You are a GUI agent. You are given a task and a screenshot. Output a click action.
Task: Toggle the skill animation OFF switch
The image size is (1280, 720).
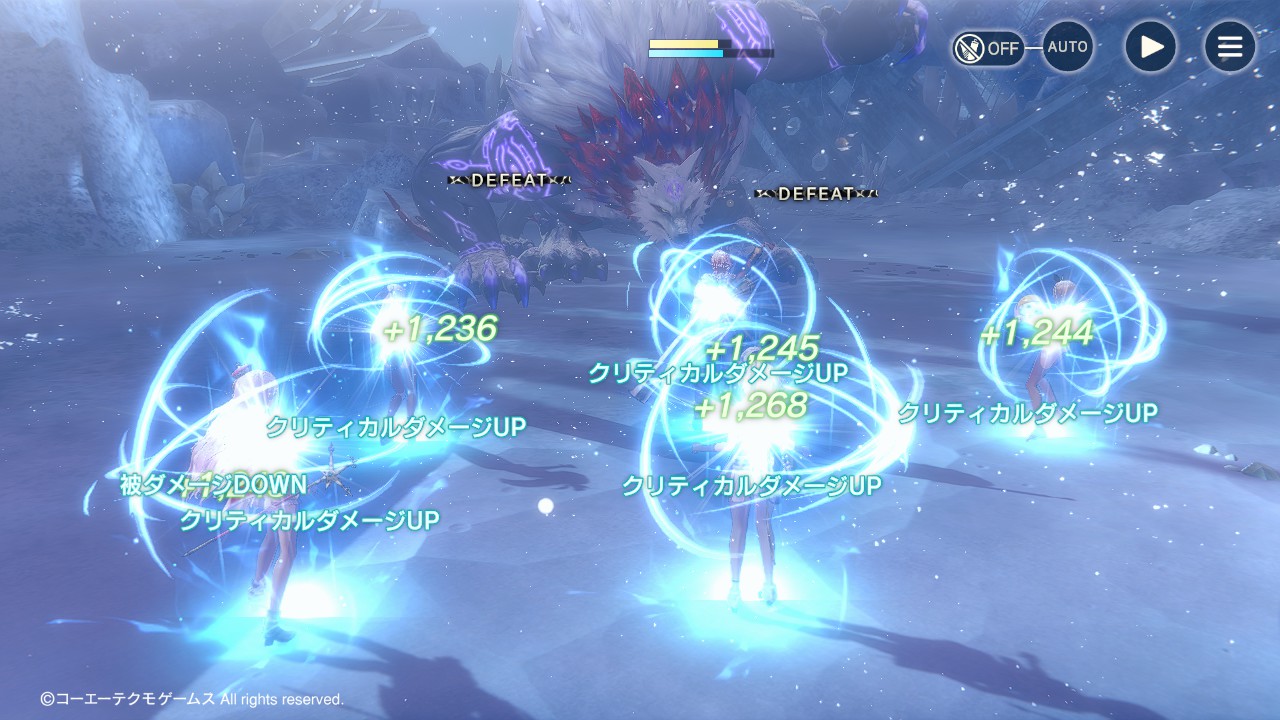point(987,48)
